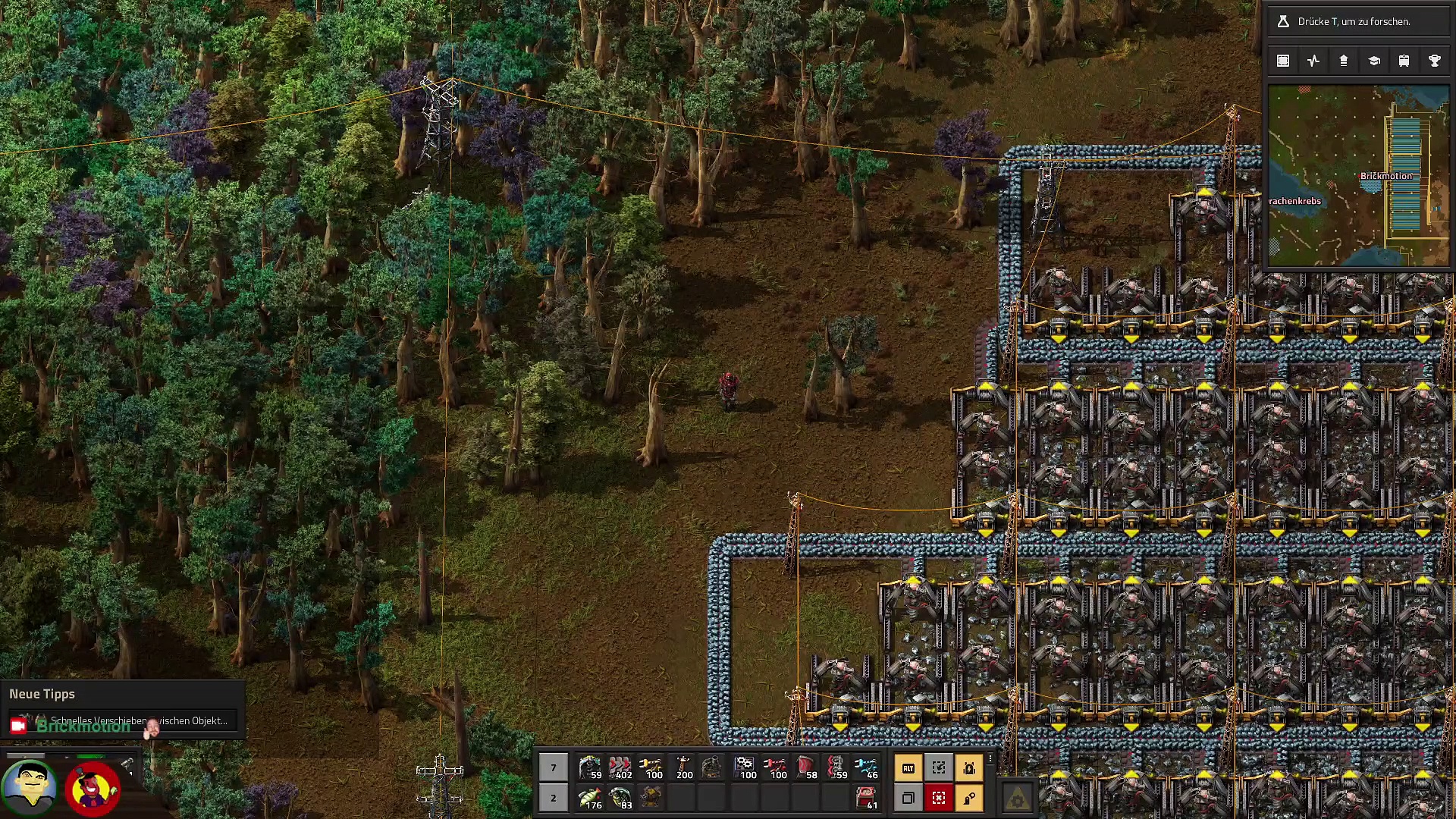Click the square map view icon

click(x=1283, y=61)
